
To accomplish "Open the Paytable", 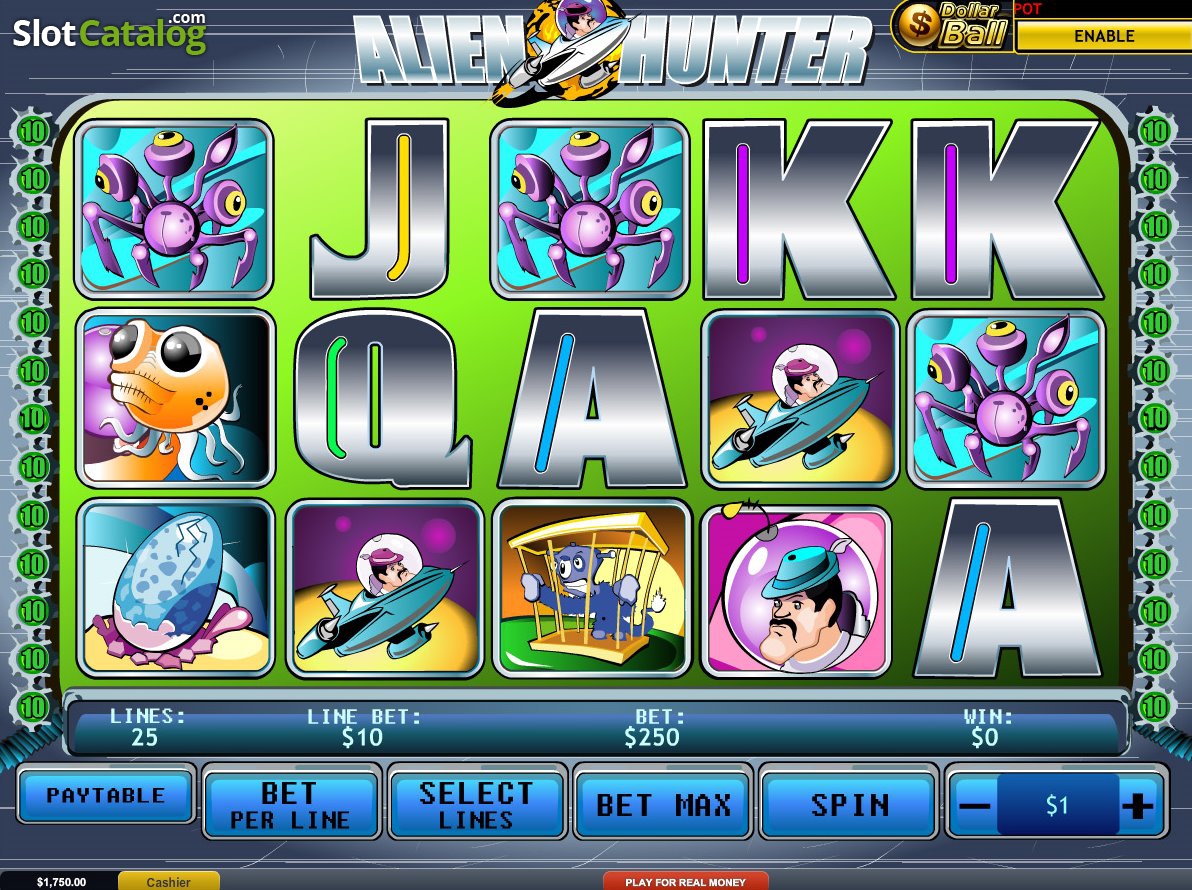I will [106, 796].
